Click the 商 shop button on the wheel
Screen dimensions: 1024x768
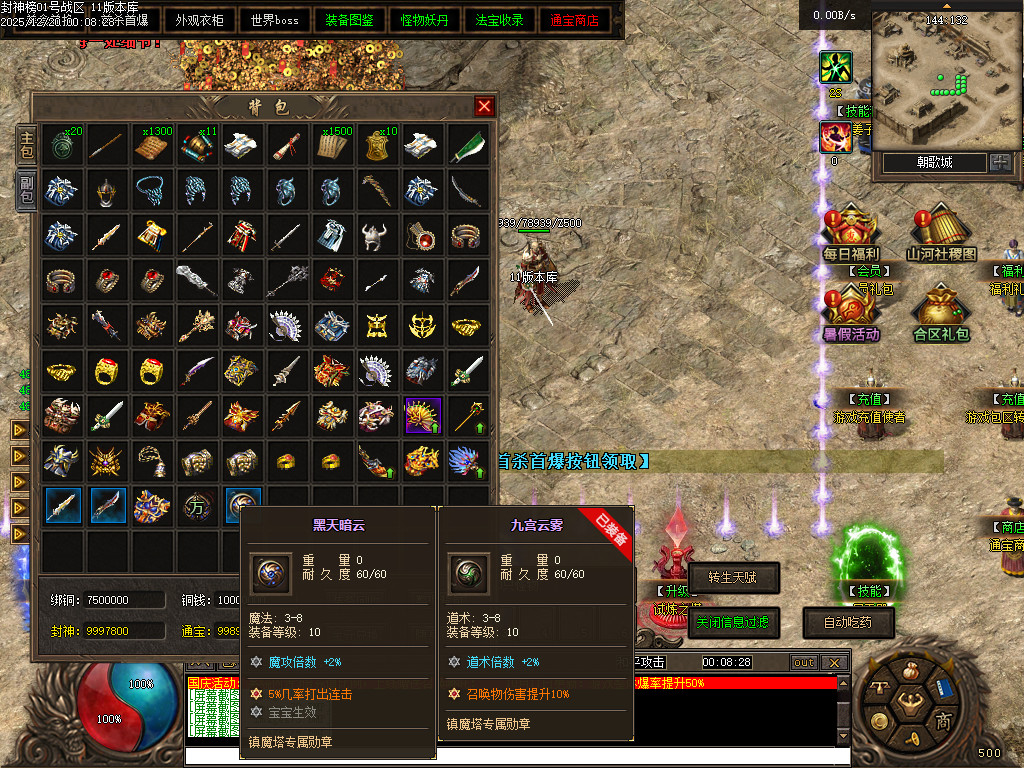942,720
